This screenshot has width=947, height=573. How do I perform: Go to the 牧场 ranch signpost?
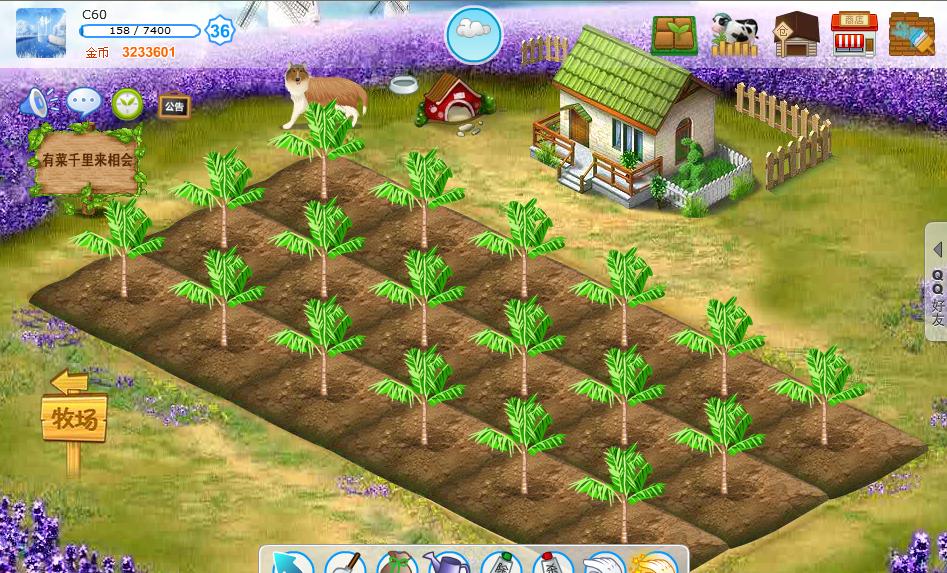click(74, 418)
